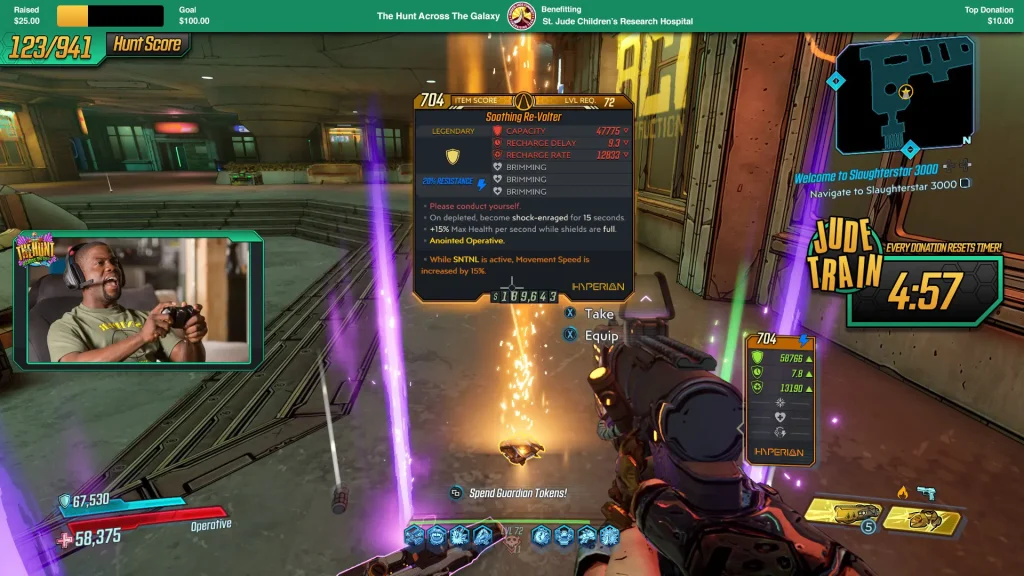Click the streamer webcam overlay
Screen dimensions: 1024x576
coord(140,300)
